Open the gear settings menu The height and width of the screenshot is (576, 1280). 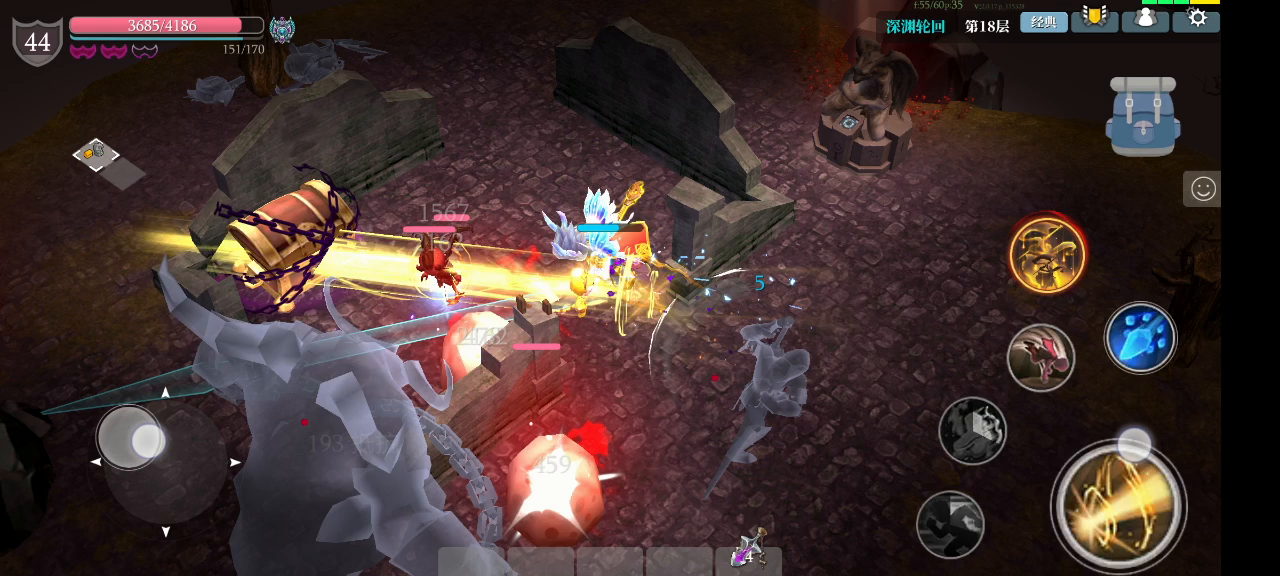(x=1196, y=20)
